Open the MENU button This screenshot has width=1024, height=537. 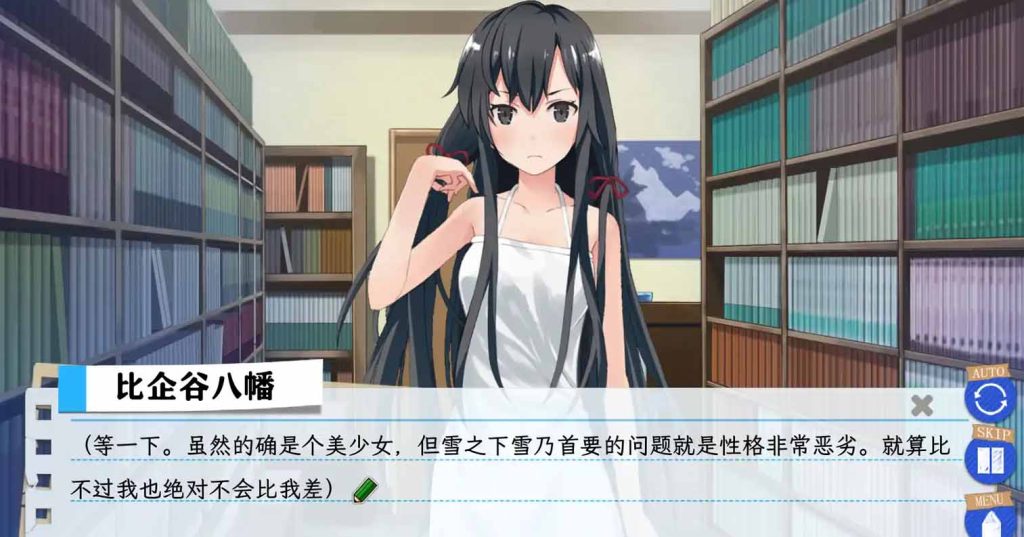tap(989, 518)
